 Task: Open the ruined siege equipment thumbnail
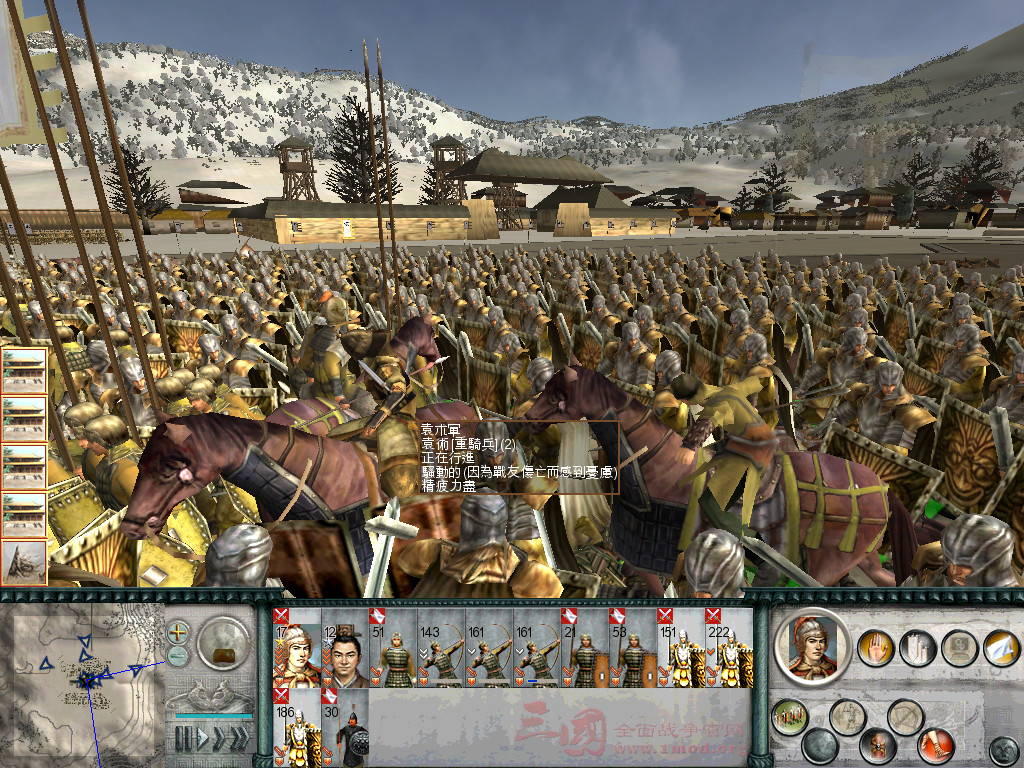click(24, 562)
